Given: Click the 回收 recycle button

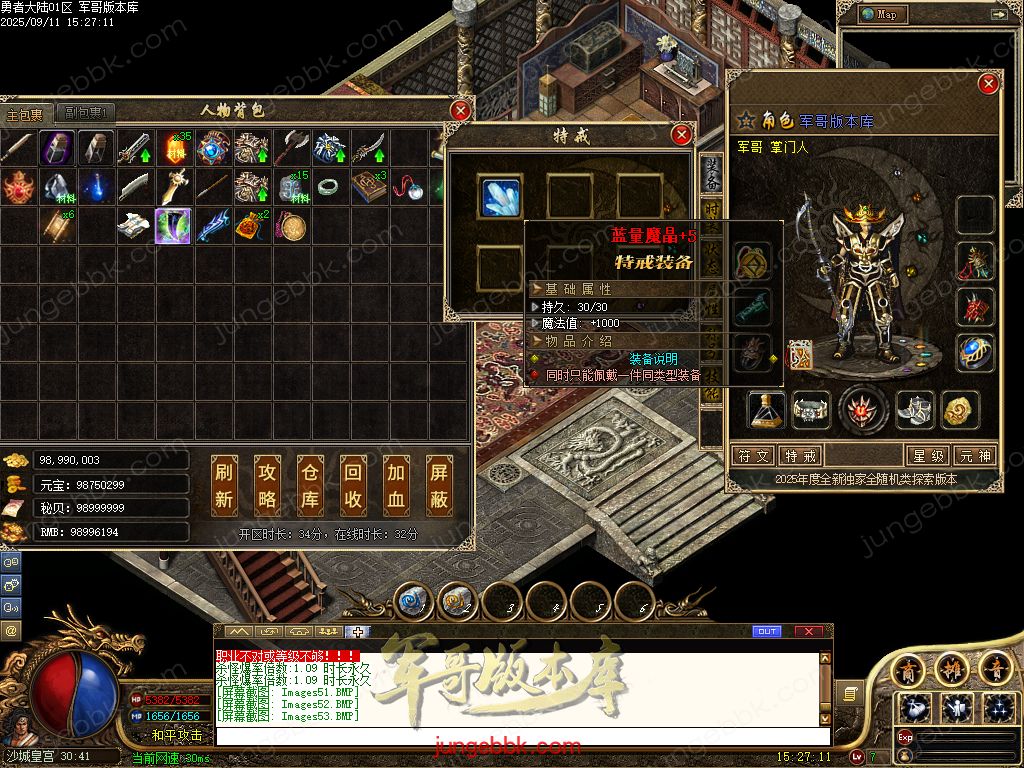Looking at the screenshot, I should 353,485.
